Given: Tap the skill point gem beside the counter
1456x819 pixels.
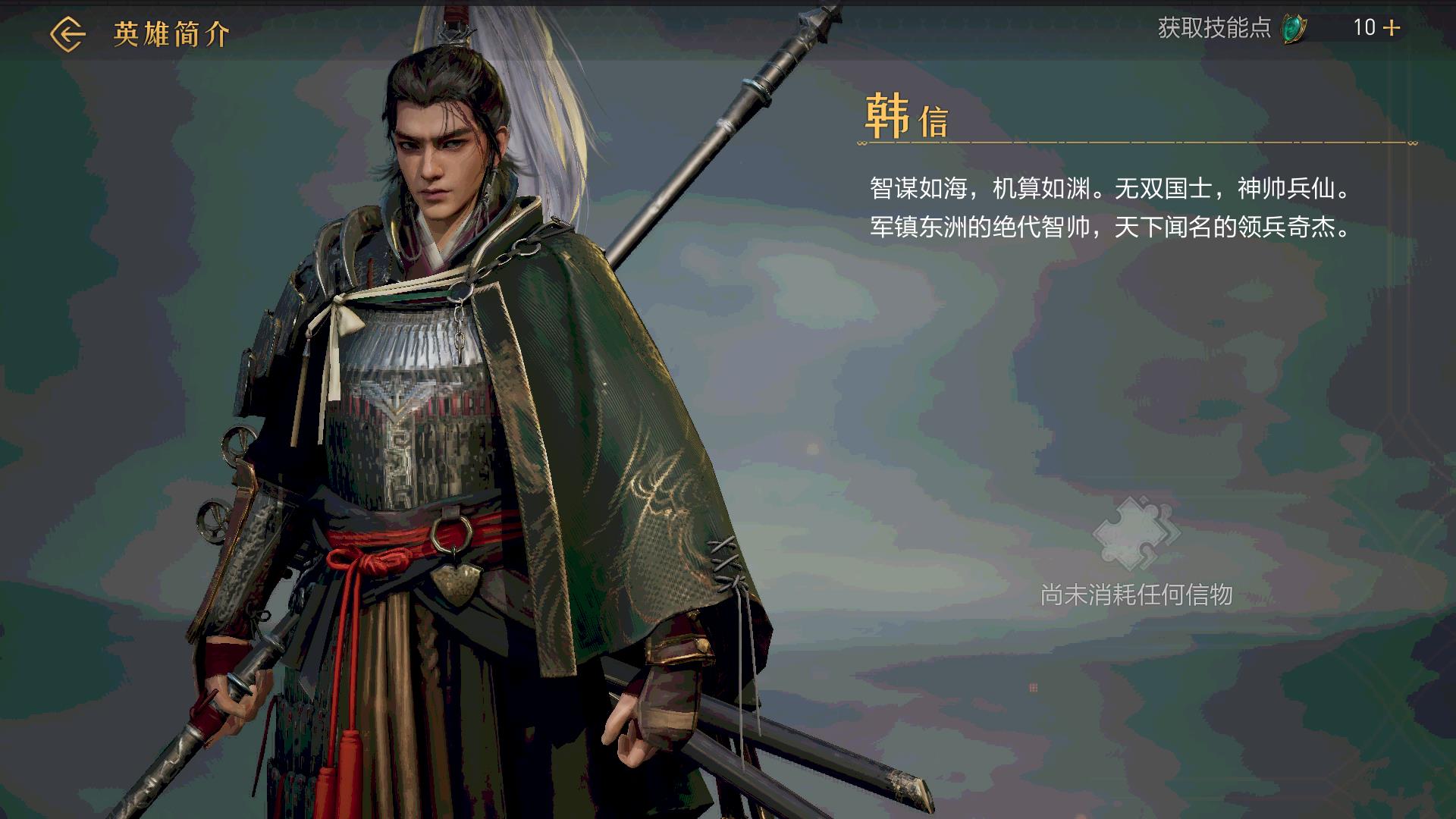Looking at the screenshot, I should tap(1294, 28).
